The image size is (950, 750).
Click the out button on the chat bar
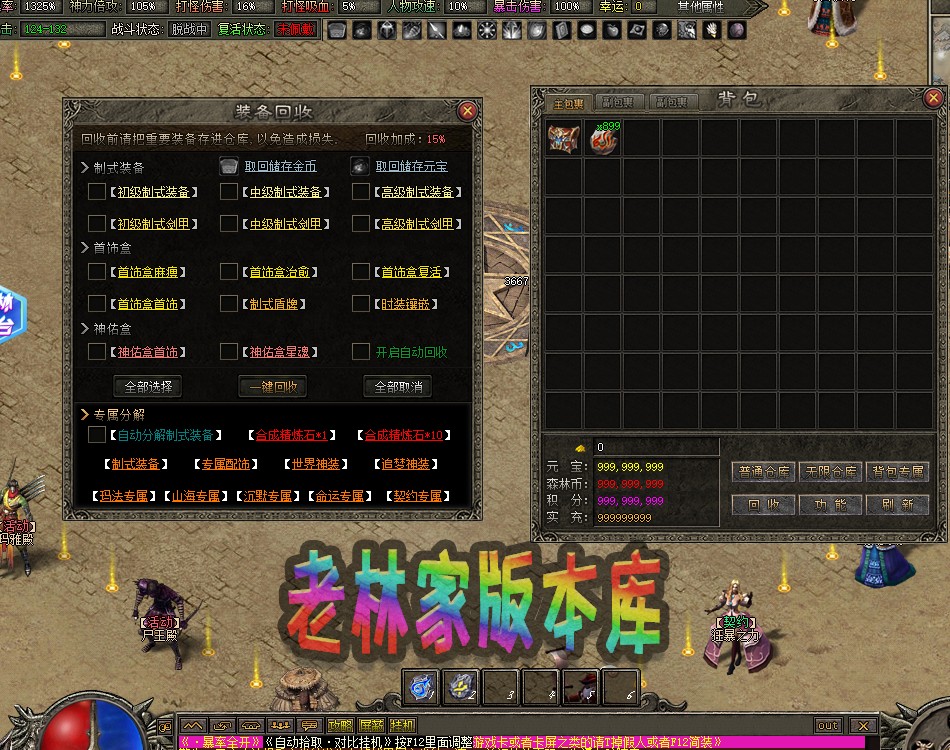pos(828,725)
